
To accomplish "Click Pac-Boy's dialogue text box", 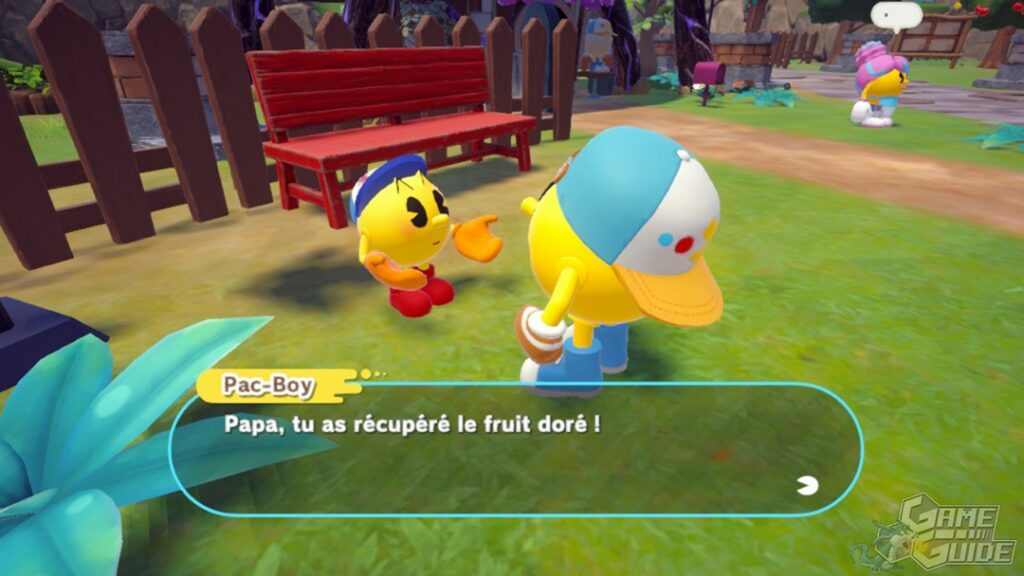I will [515, 449].
